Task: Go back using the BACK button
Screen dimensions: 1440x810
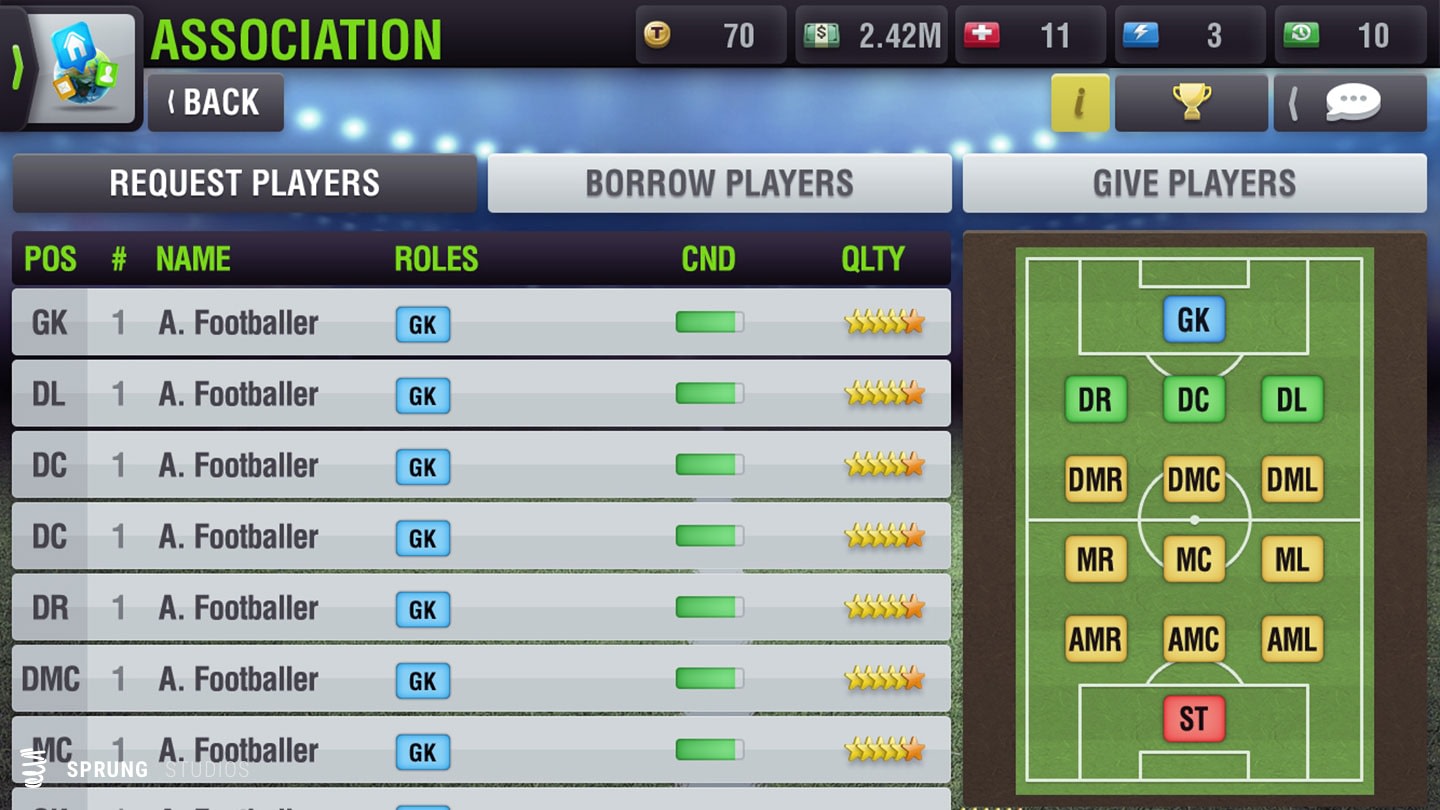Action: click(215, 102)
